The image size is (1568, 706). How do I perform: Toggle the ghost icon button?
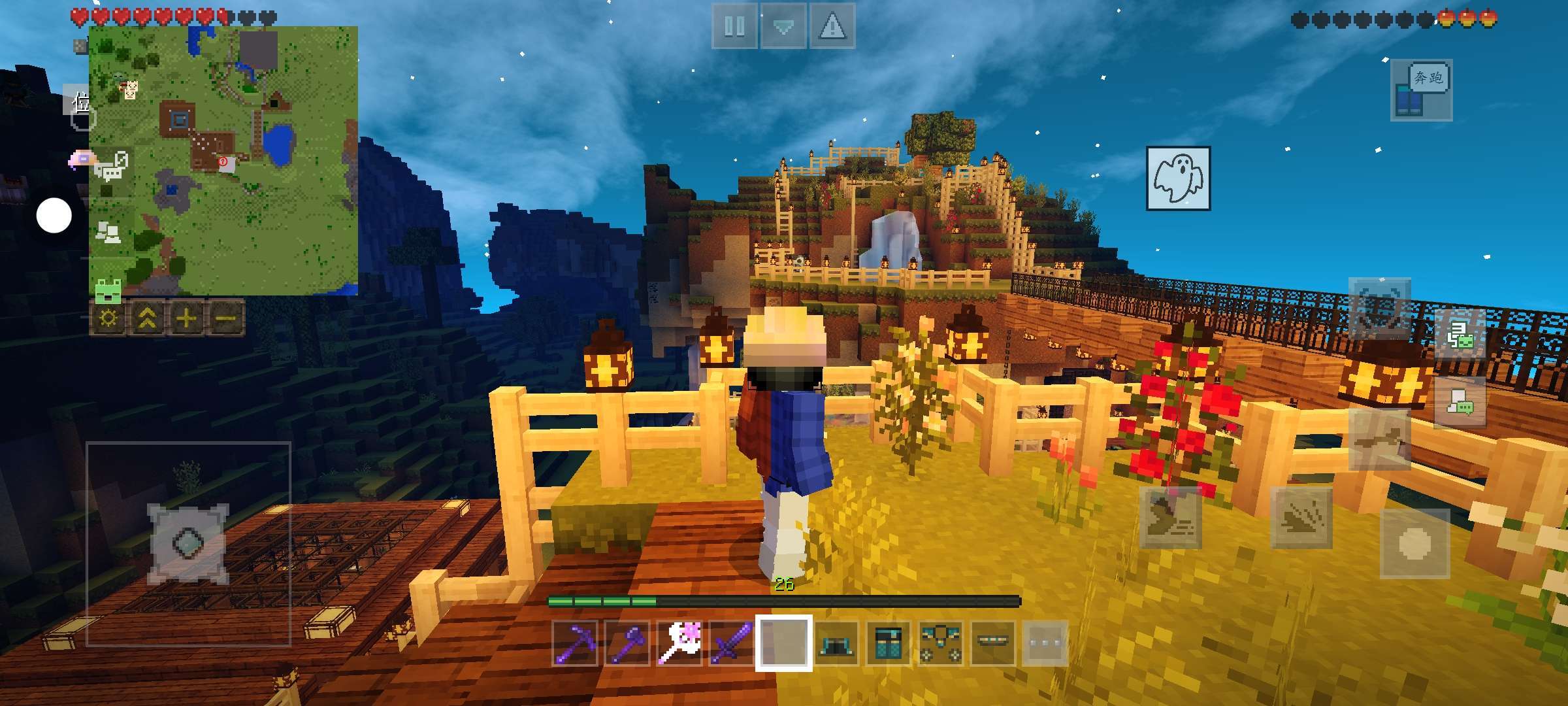[x=1178, y=178]
